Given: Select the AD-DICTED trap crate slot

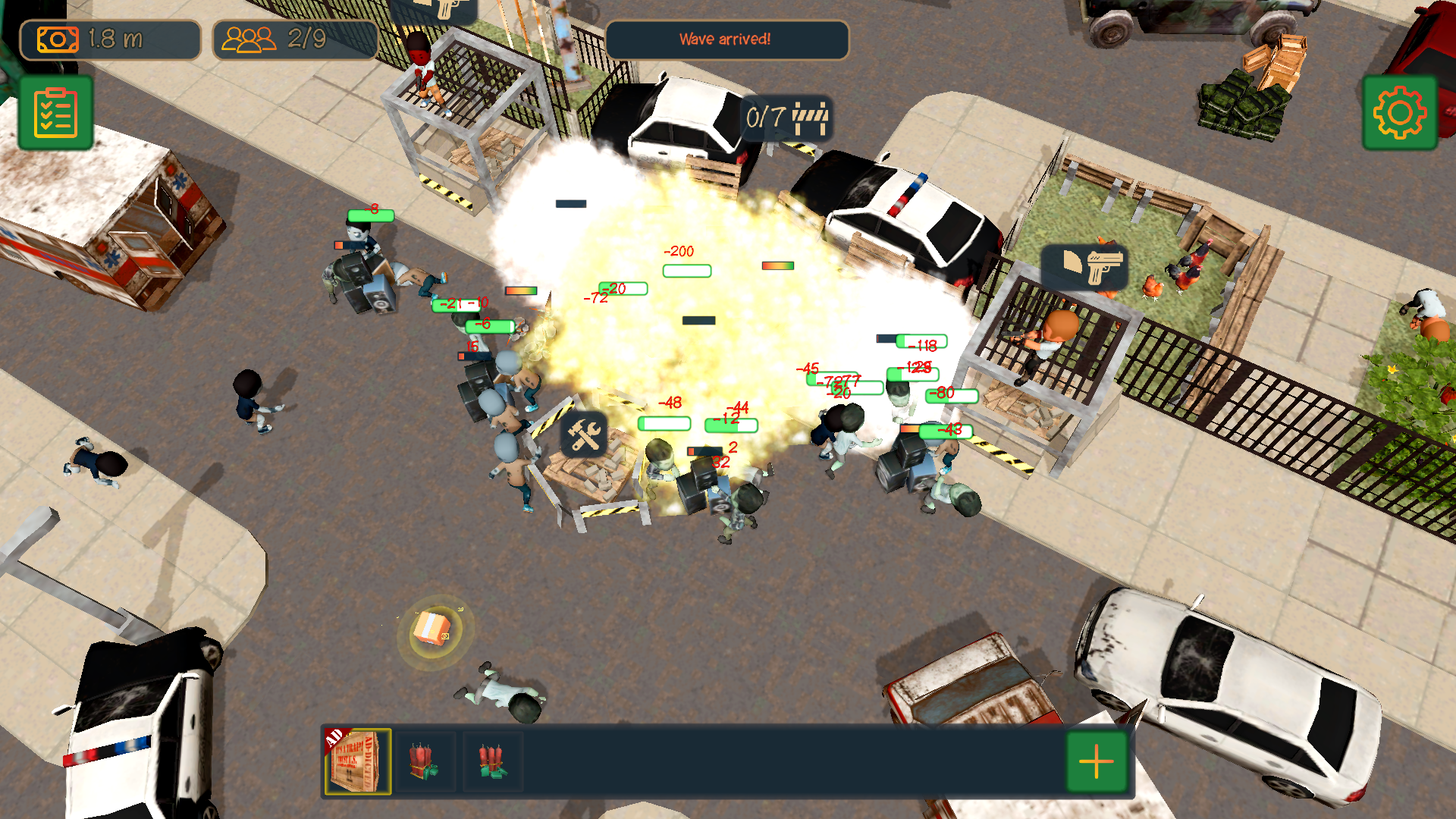Looking at the screenshot, I should coord(358,761).
